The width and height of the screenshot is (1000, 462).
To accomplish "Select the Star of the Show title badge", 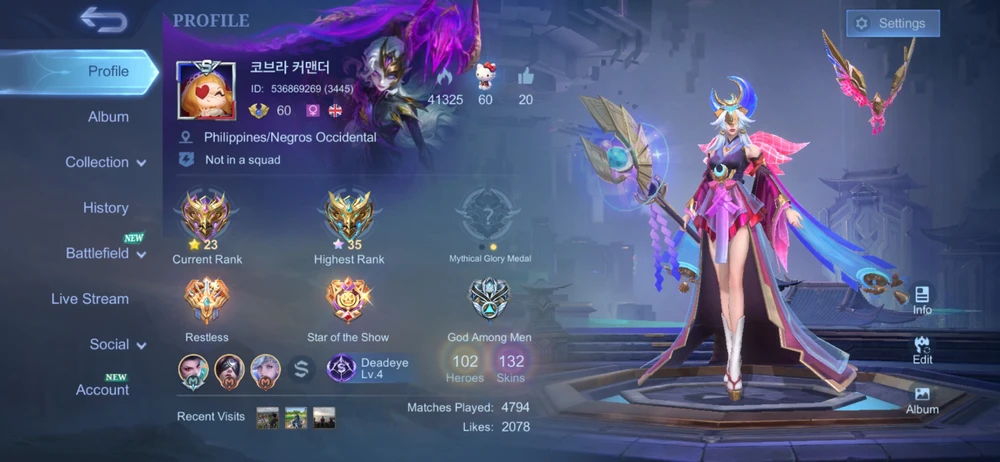I will [x=348, y=300].
